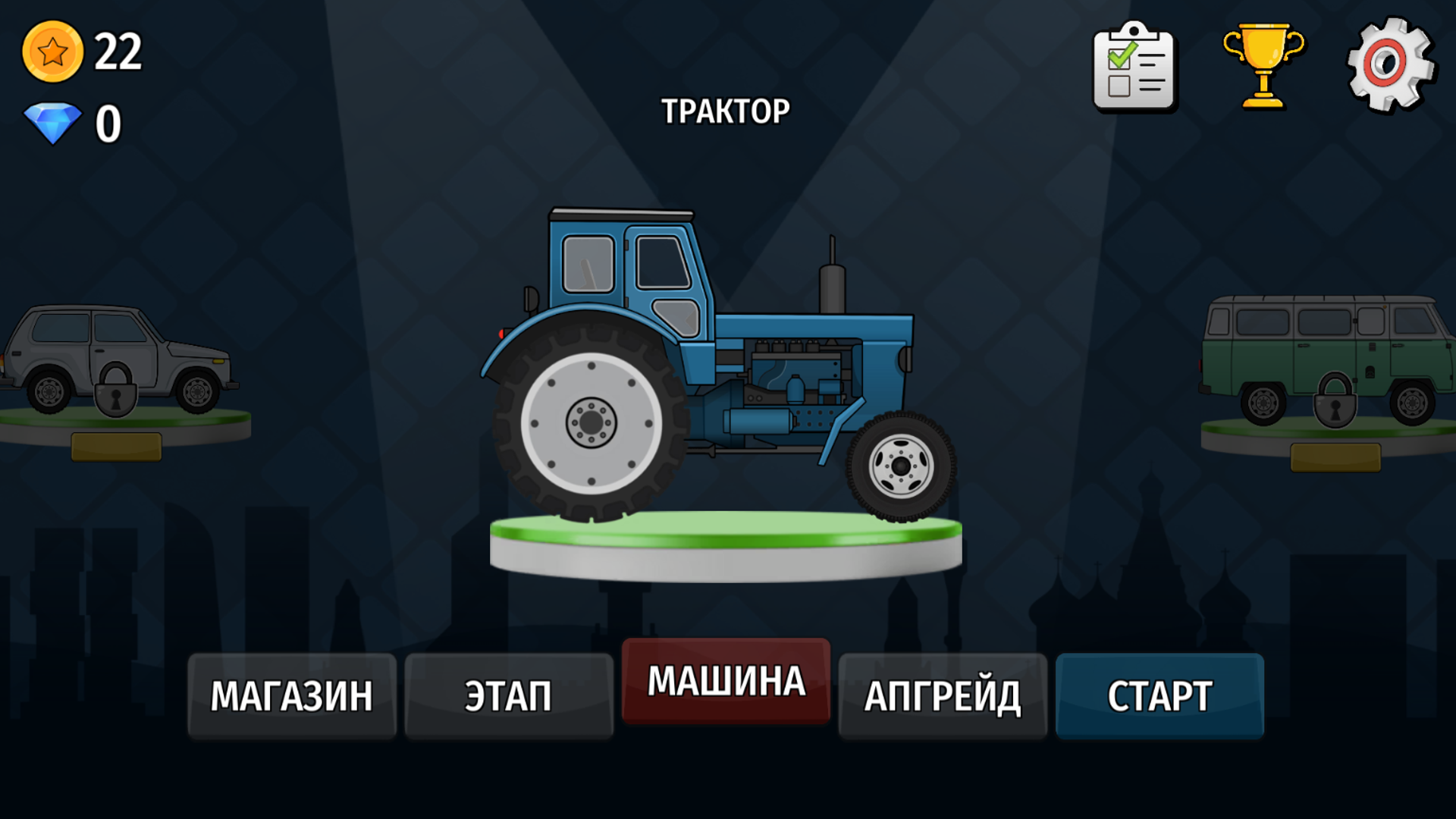Click the ТРАКТОР title label
The width and height of the screenshot is (1456, 819).
point(726,110)
